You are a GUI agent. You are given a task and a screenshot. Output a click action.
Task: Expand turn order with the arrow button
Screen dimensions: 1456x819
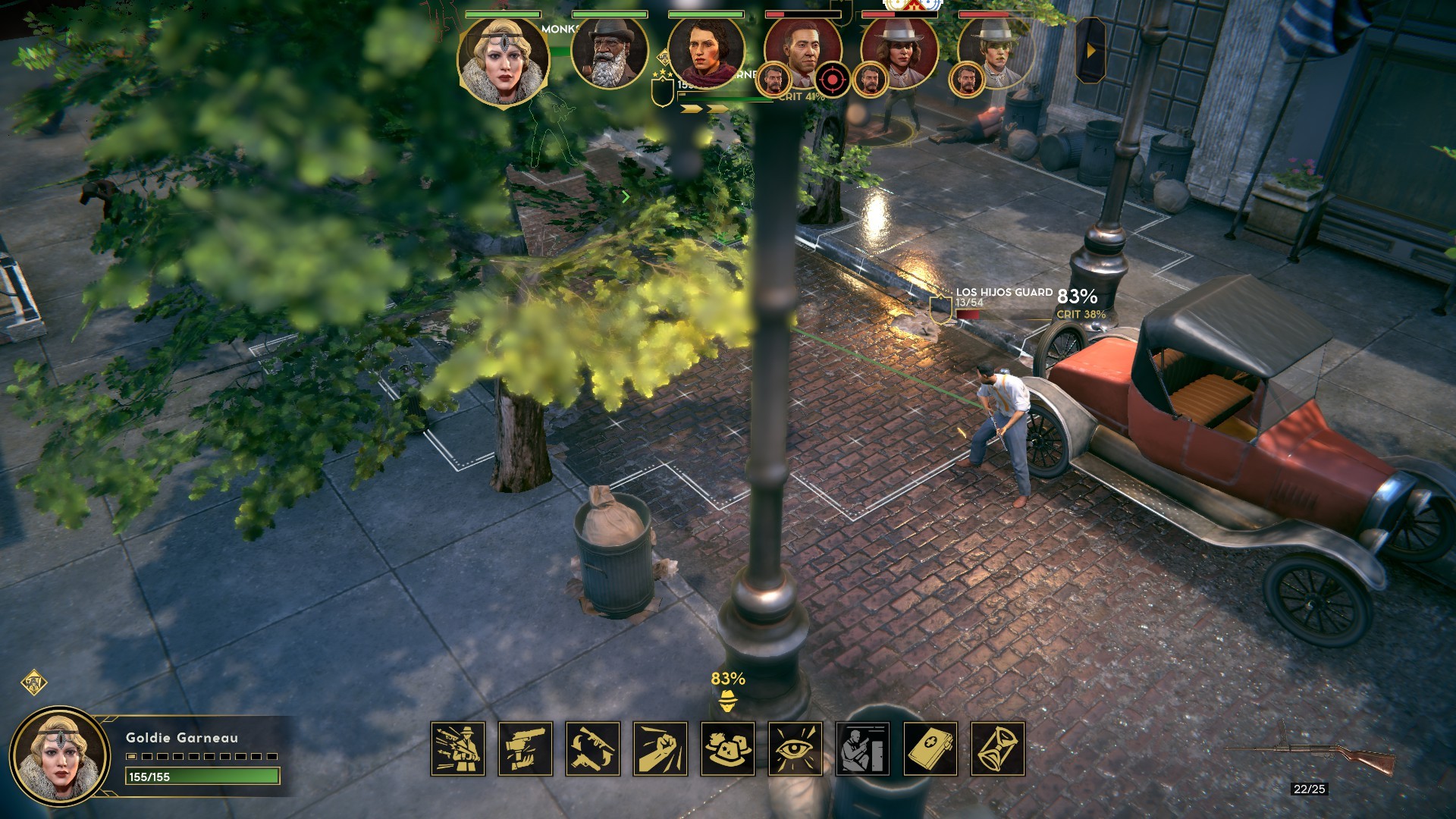coord(1090,50)
